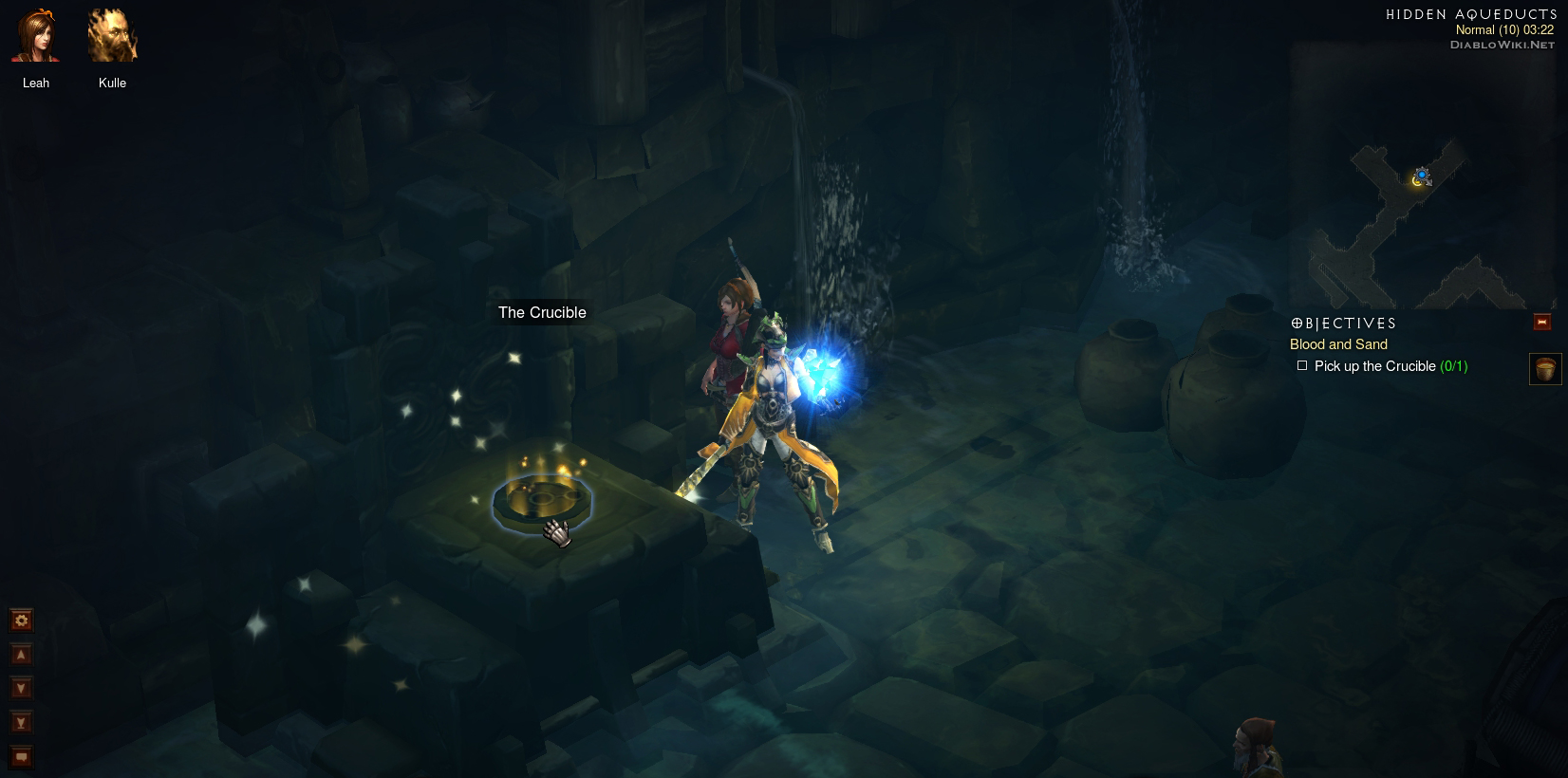The image size is (1568, 778).
Task: Open the Blood and Sand quest
Action: pos(1338,344)
